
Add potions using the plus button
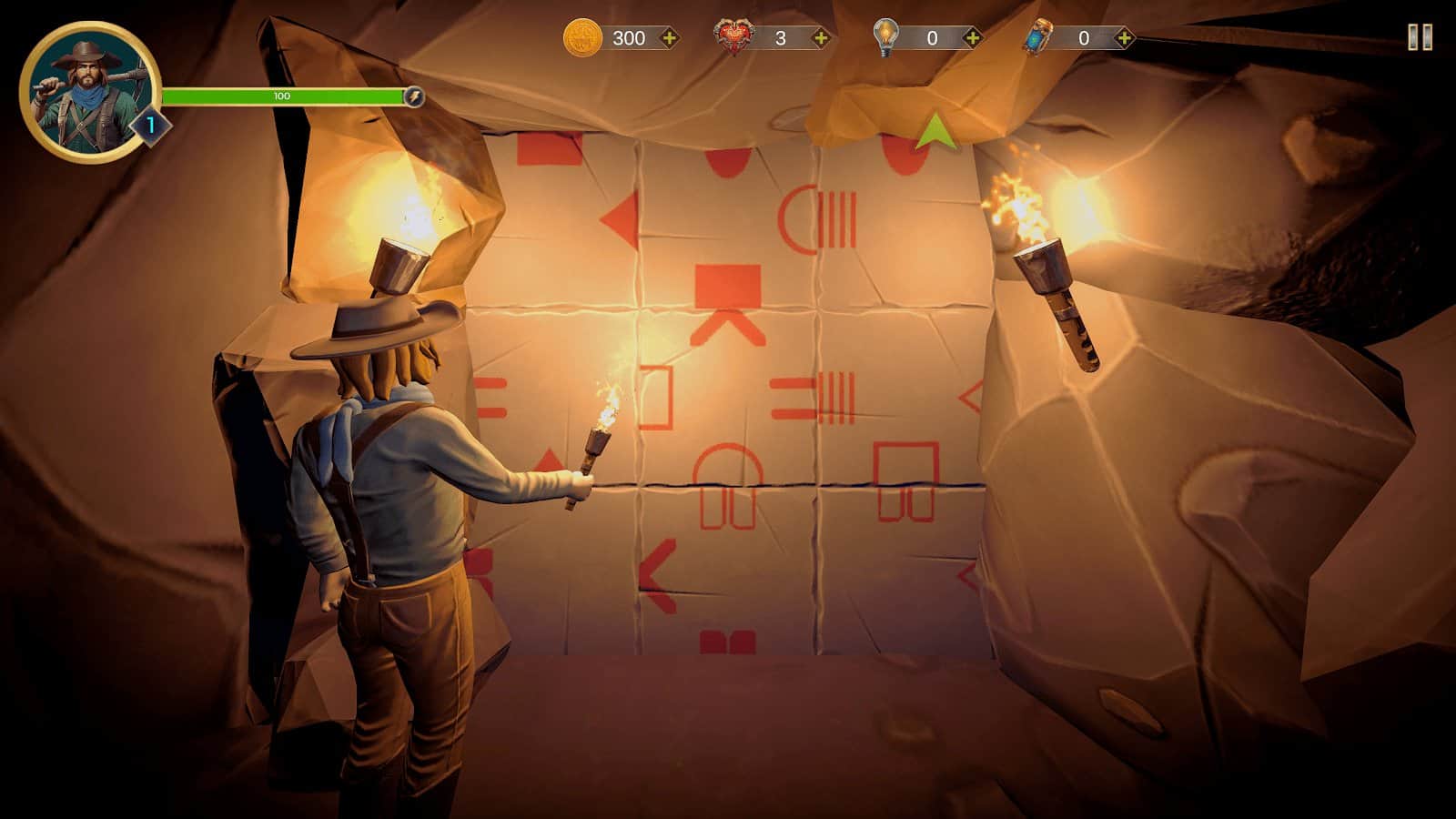[x=1126, y=38]
